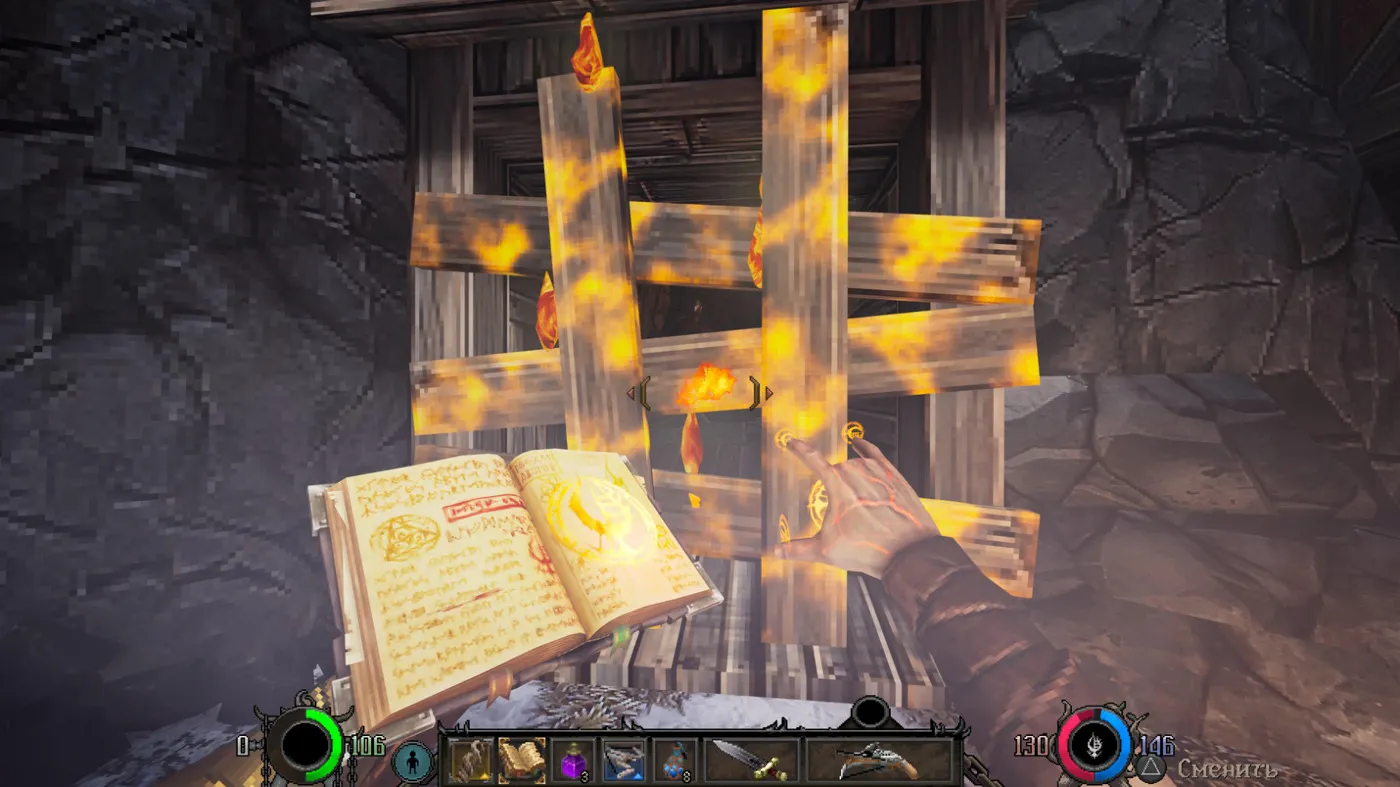Equip the sword from the weapon bar

751,760
